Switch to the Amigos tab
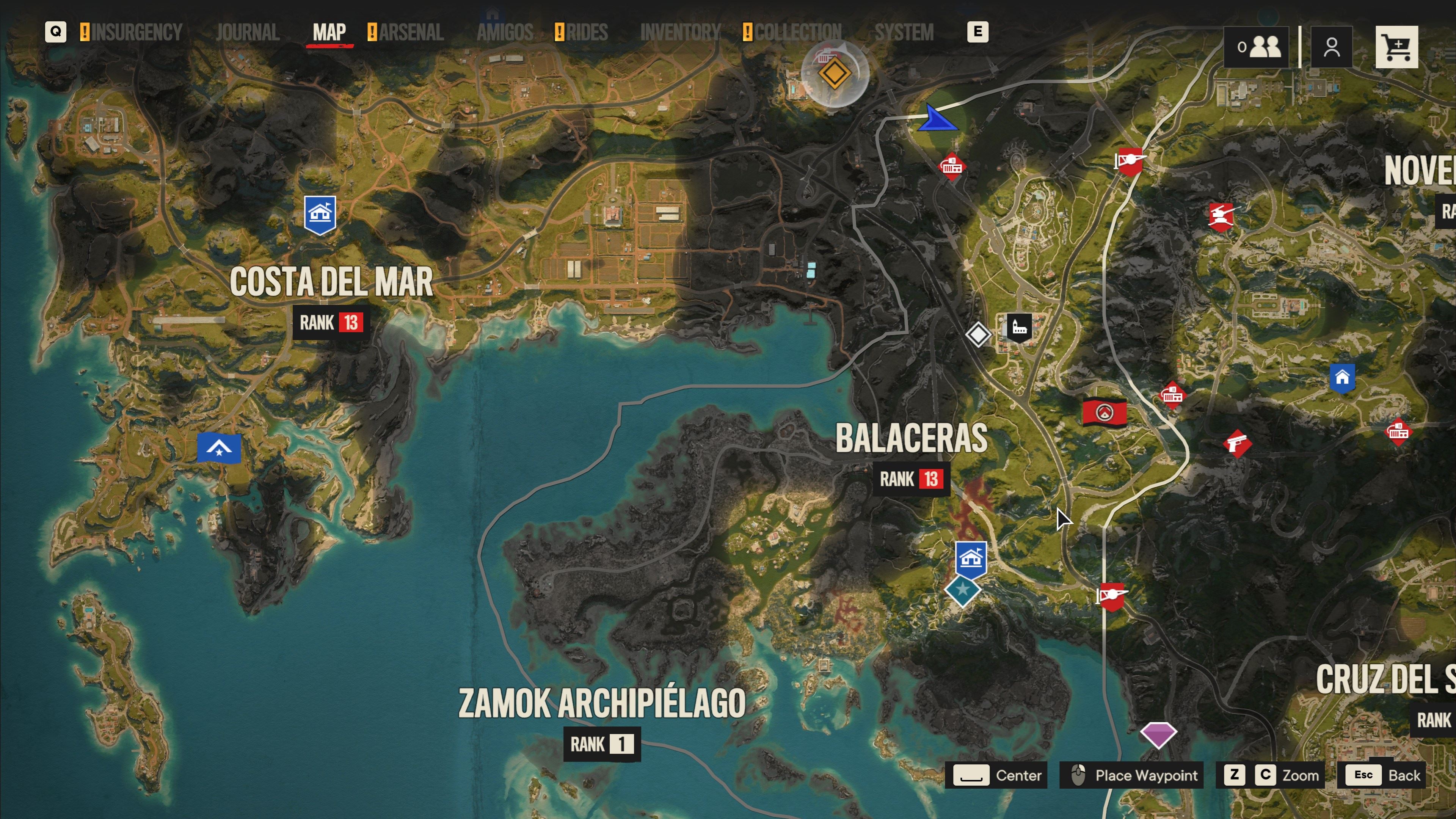Screen dimensions: 1456x819 click(x=505, y=32)
